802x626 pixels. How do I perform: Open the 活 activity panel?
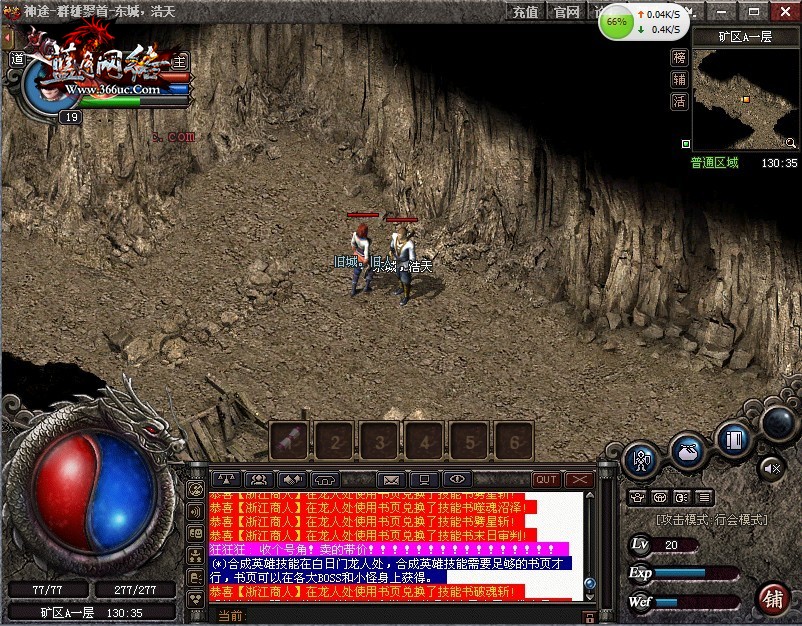[x=680, y=102]
